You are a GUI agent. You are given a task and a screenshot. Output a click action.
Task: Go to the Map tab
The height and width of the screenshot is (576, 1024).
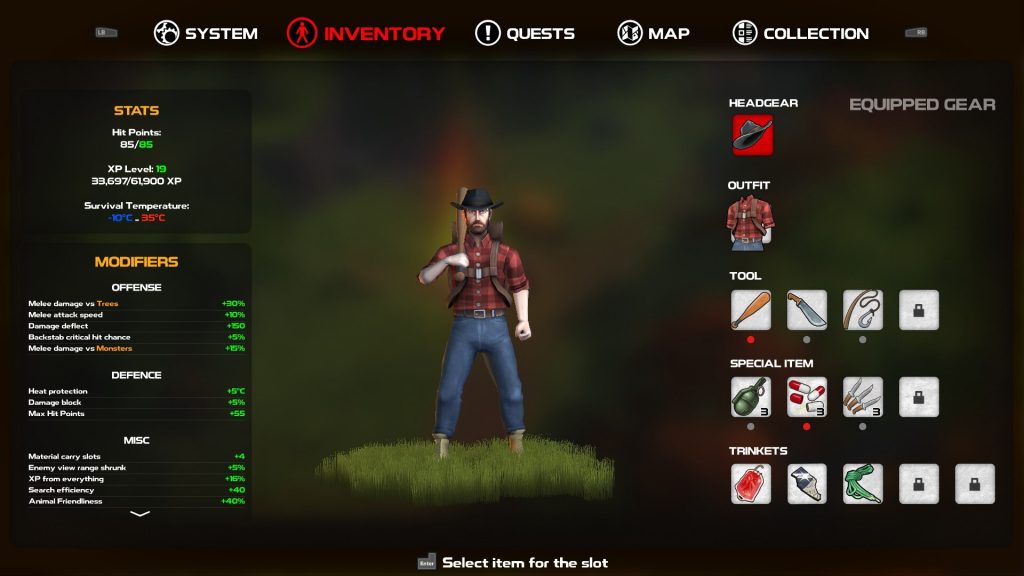pos(654,33)
